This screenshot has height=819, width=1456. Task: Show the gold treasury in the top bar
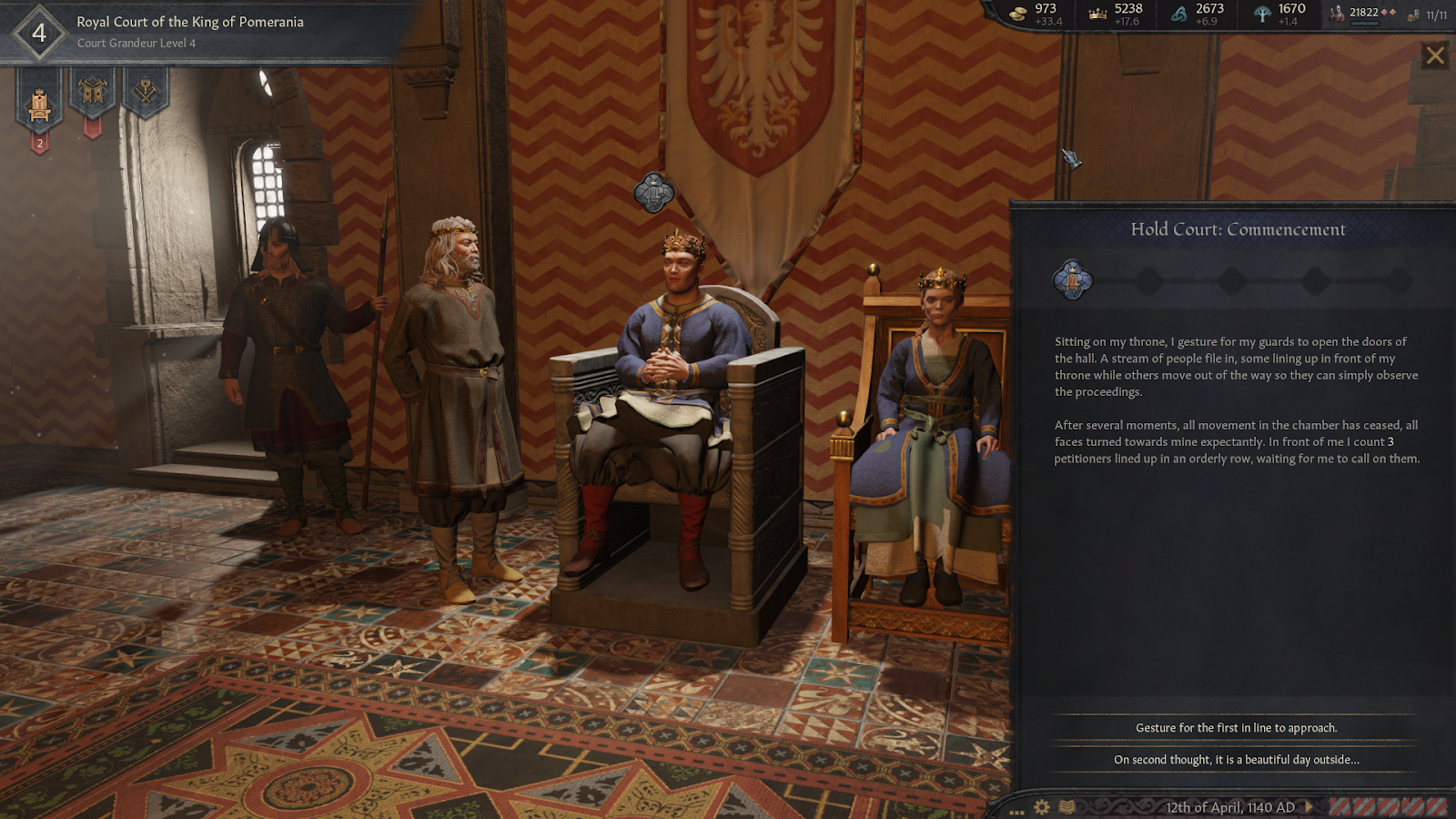coord(1036,14)
